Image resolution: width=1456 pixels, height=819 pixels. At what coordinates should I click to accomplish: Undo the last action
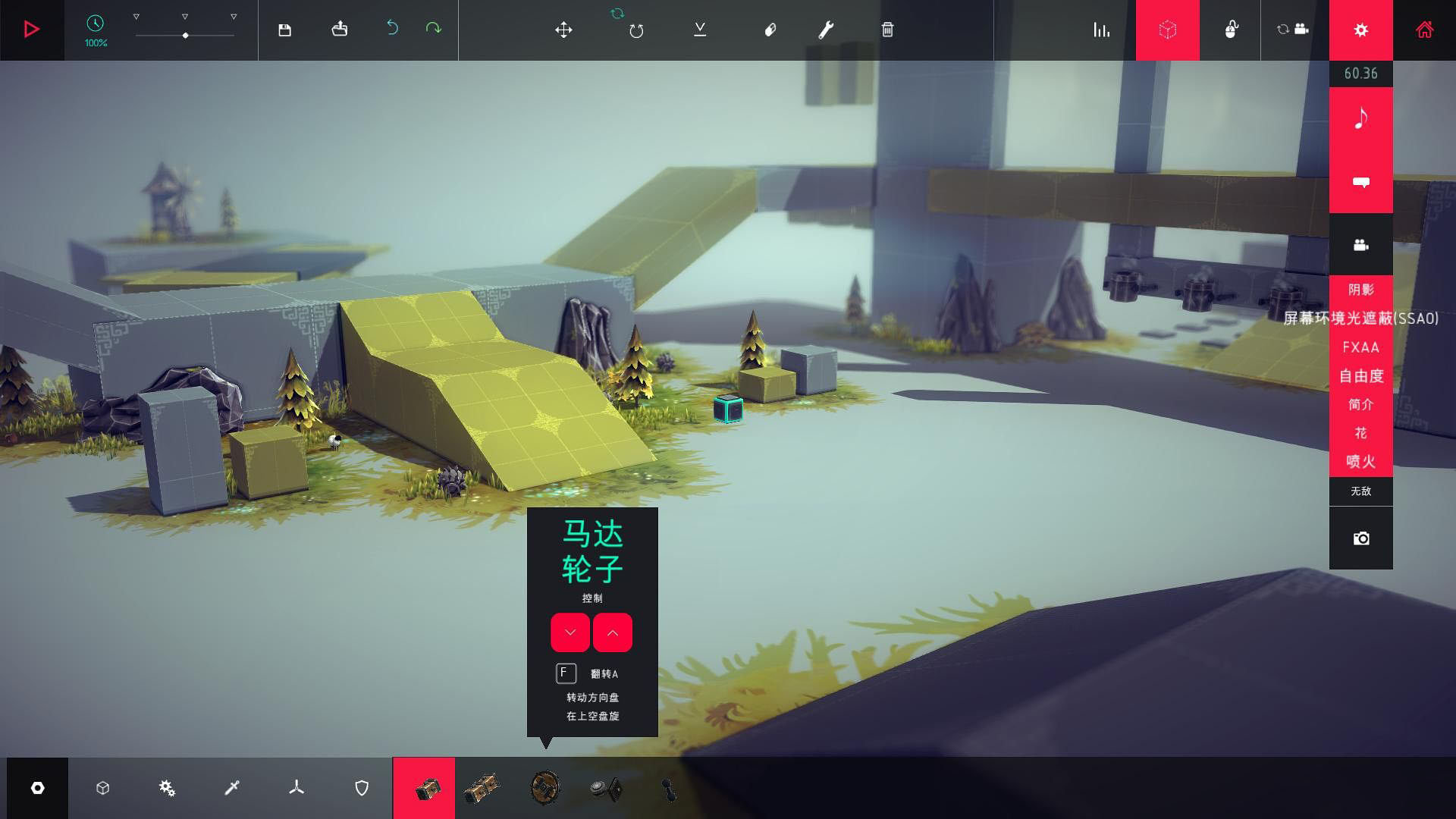(x=392, y=28)
